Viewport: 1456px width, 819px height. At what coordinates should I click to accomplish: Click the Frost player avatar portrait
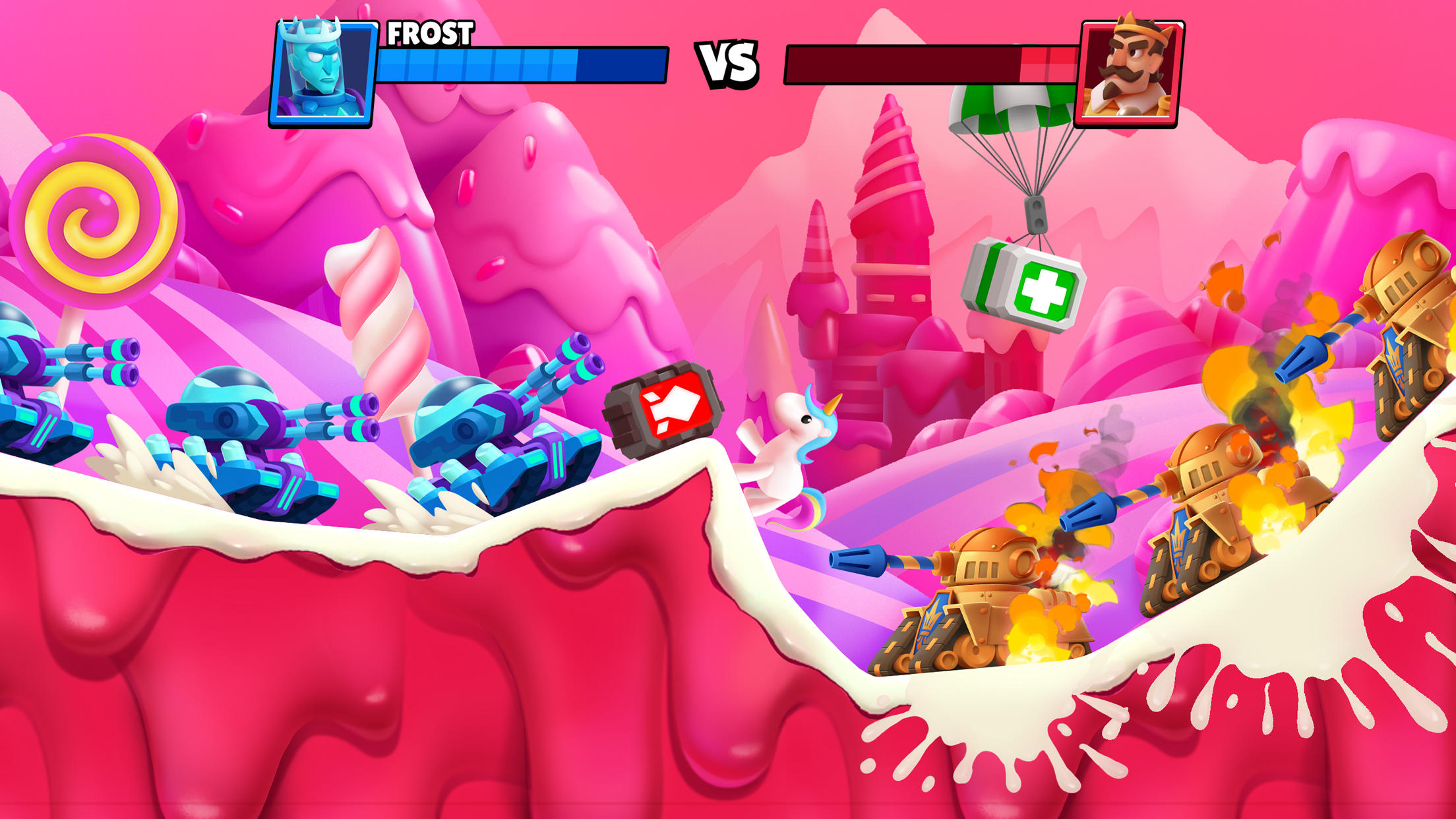point(322,71)
